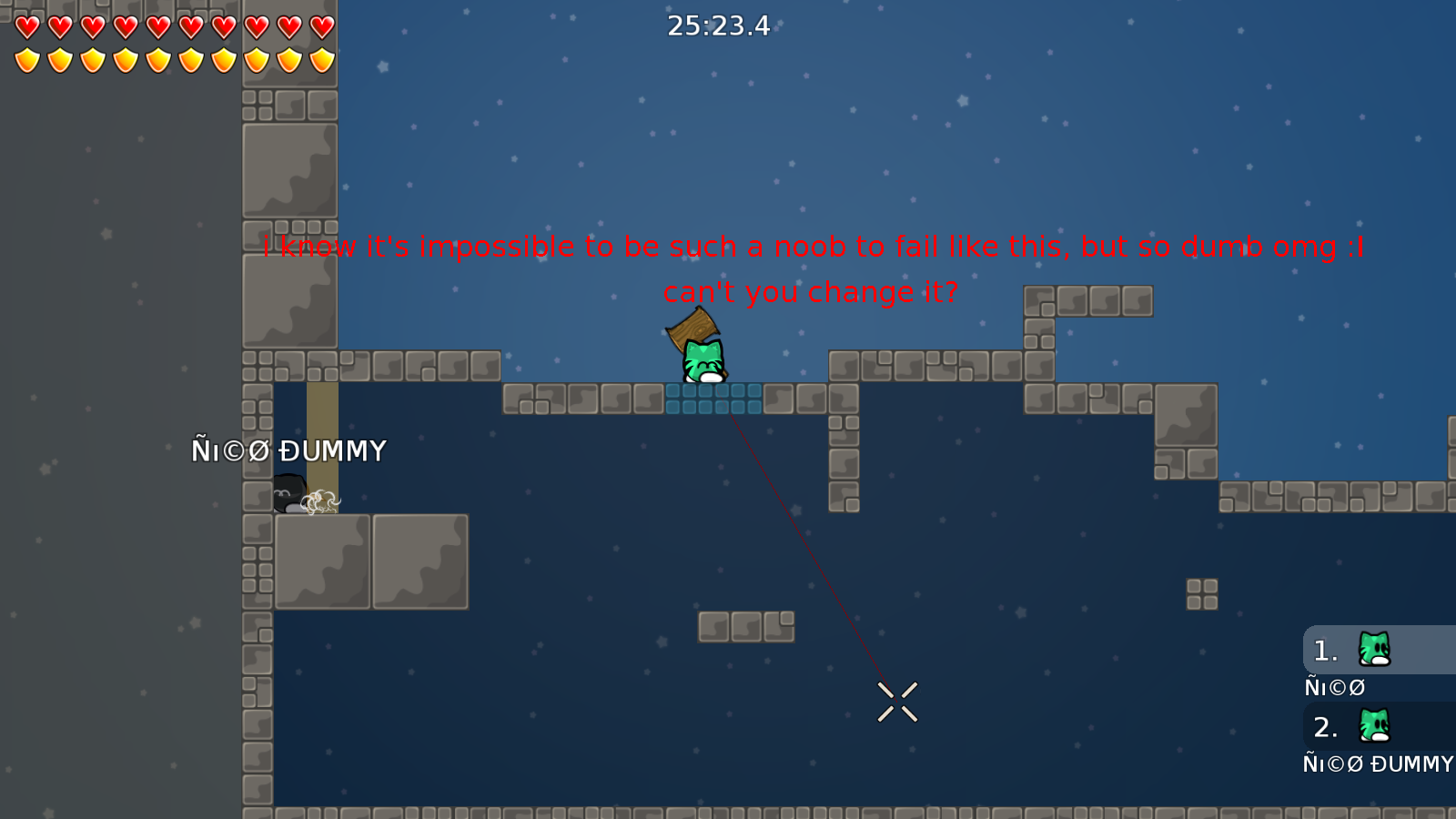Select the last shield icon in the armor row
This screenshot has width=1456, height=819.
[x=319, y=62]
